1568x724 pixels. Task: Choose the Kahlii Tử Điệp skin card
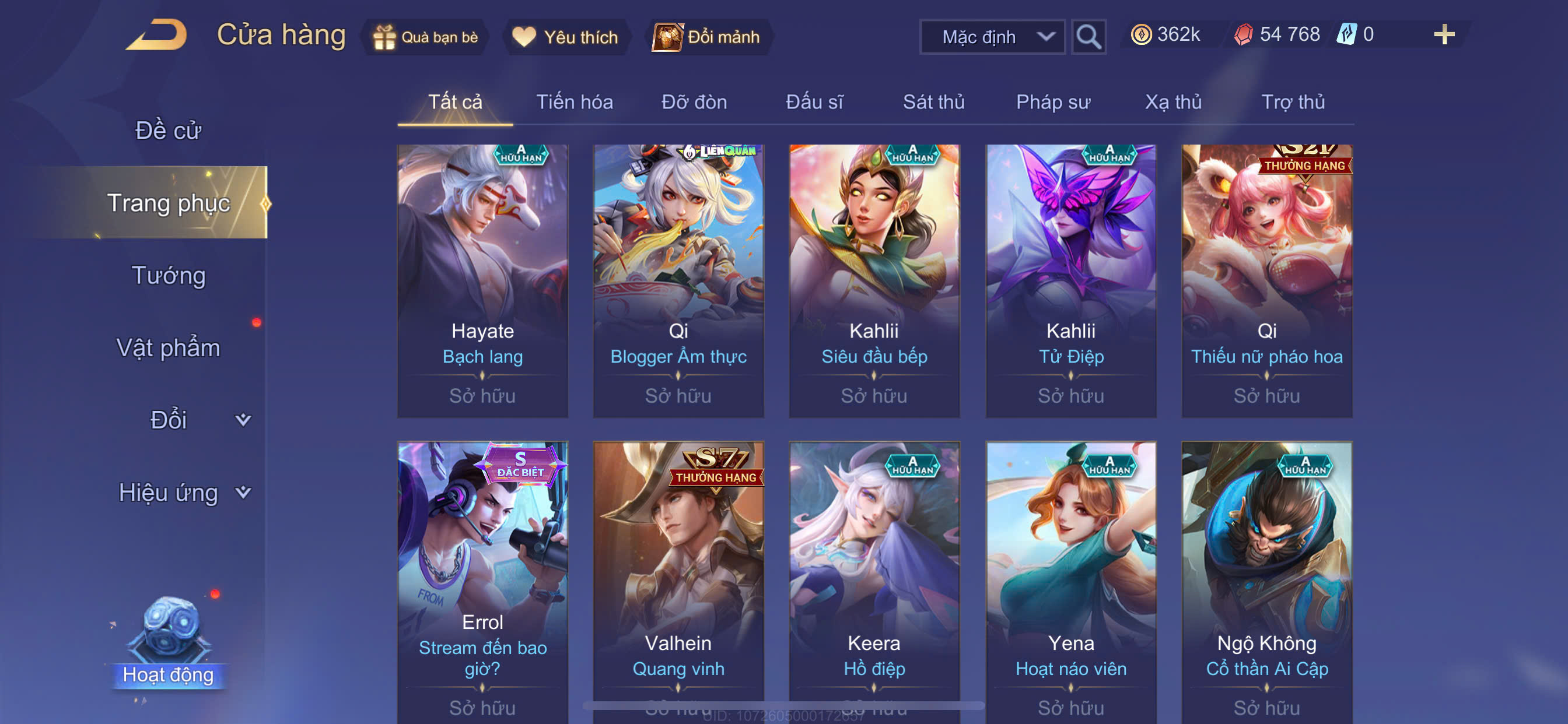[x=1070, y=280]
